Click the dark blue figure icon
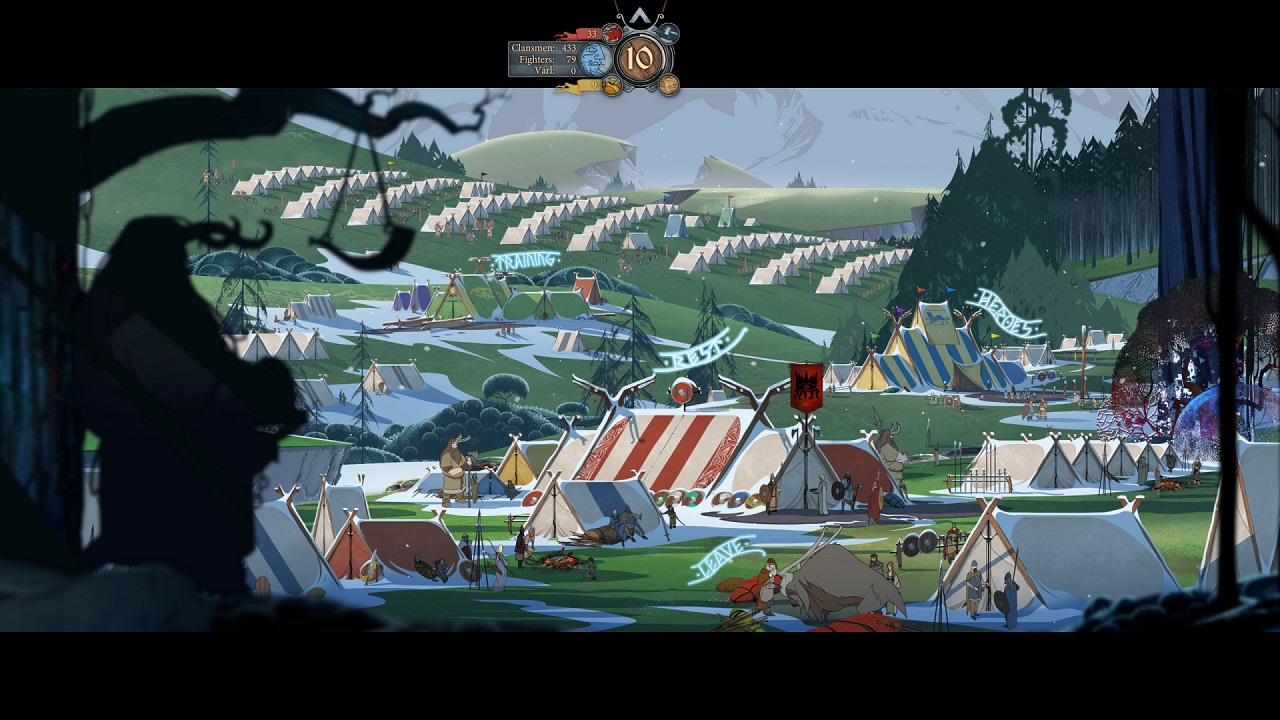The image size is (1280, 720). pos(669,34)
